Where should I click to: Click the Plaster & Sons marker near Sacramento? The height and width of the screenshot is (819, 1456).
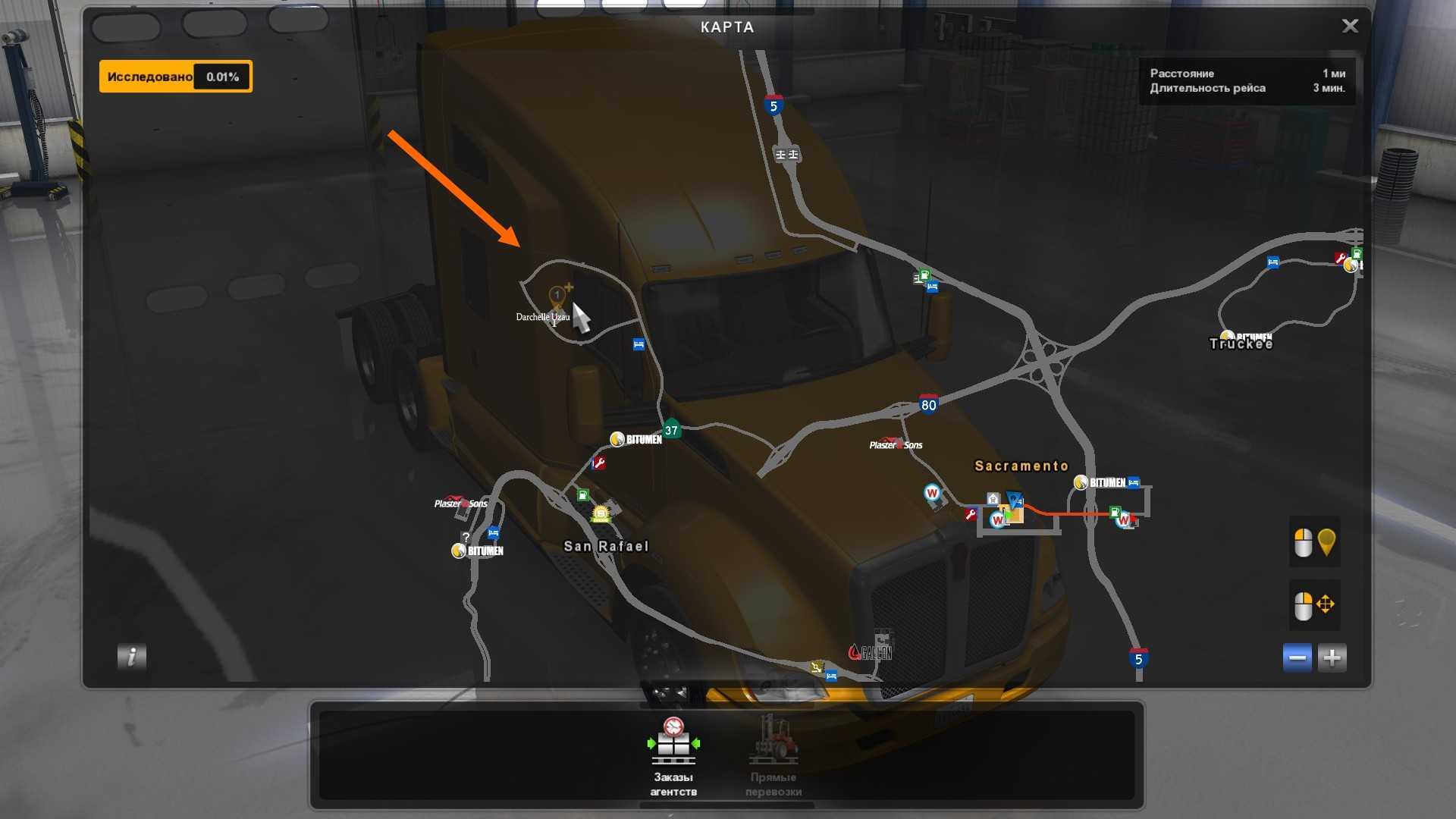[896, 444]
